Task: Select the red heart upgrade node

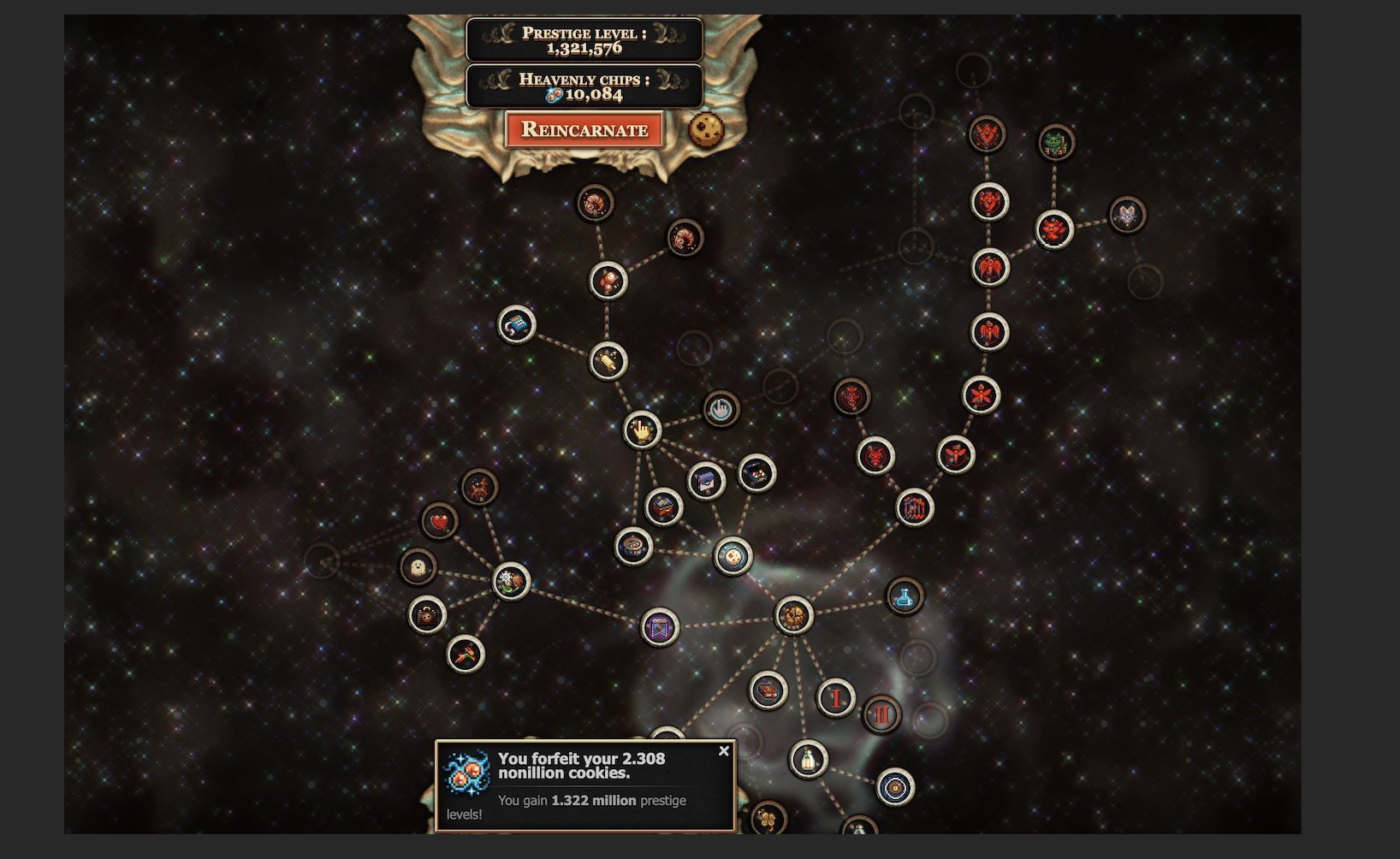Action: click(x=440, y=521)
